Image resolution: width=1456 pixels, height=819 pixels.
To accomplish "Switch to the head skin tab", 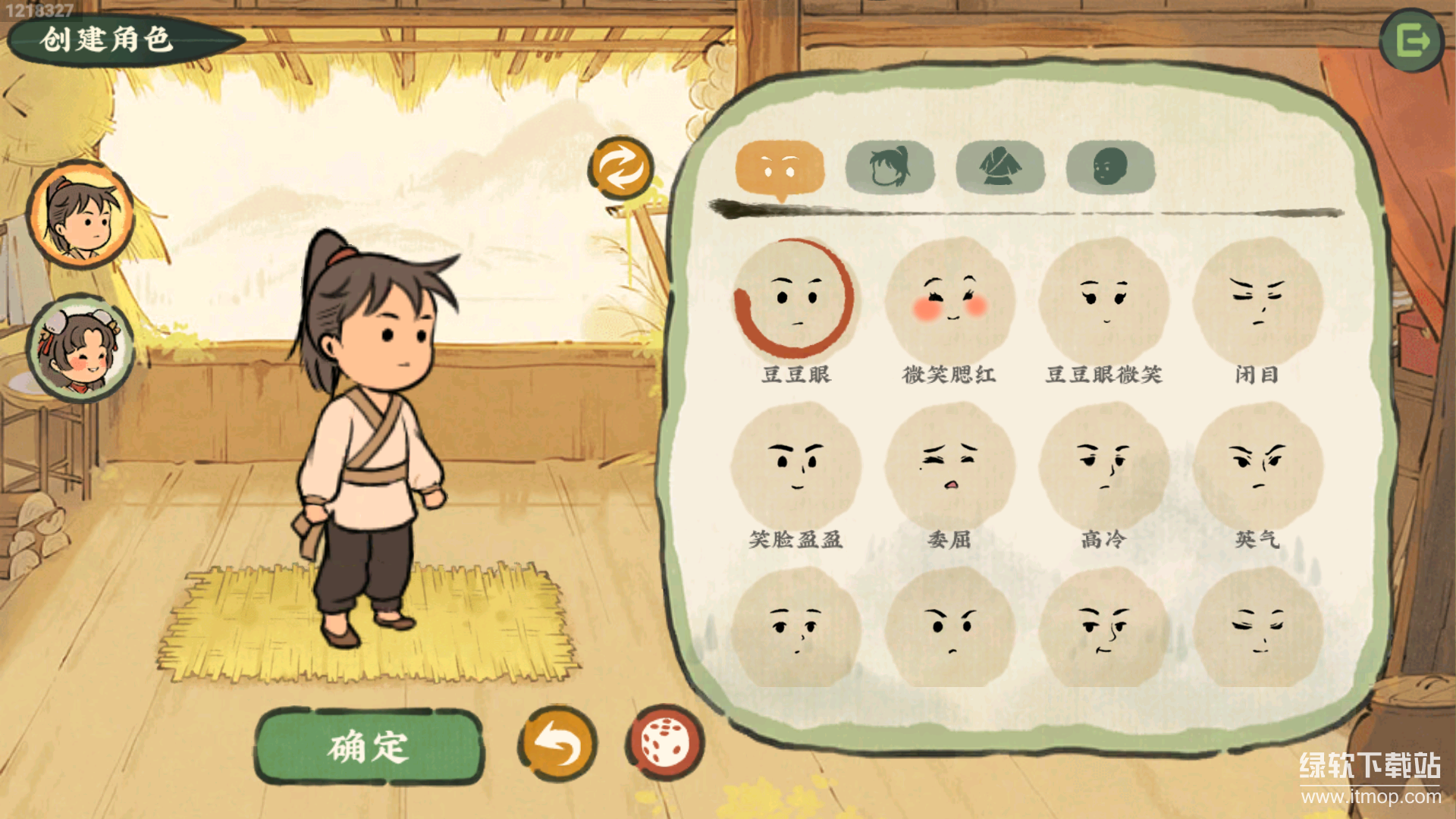I will [x=1110, y=167].
